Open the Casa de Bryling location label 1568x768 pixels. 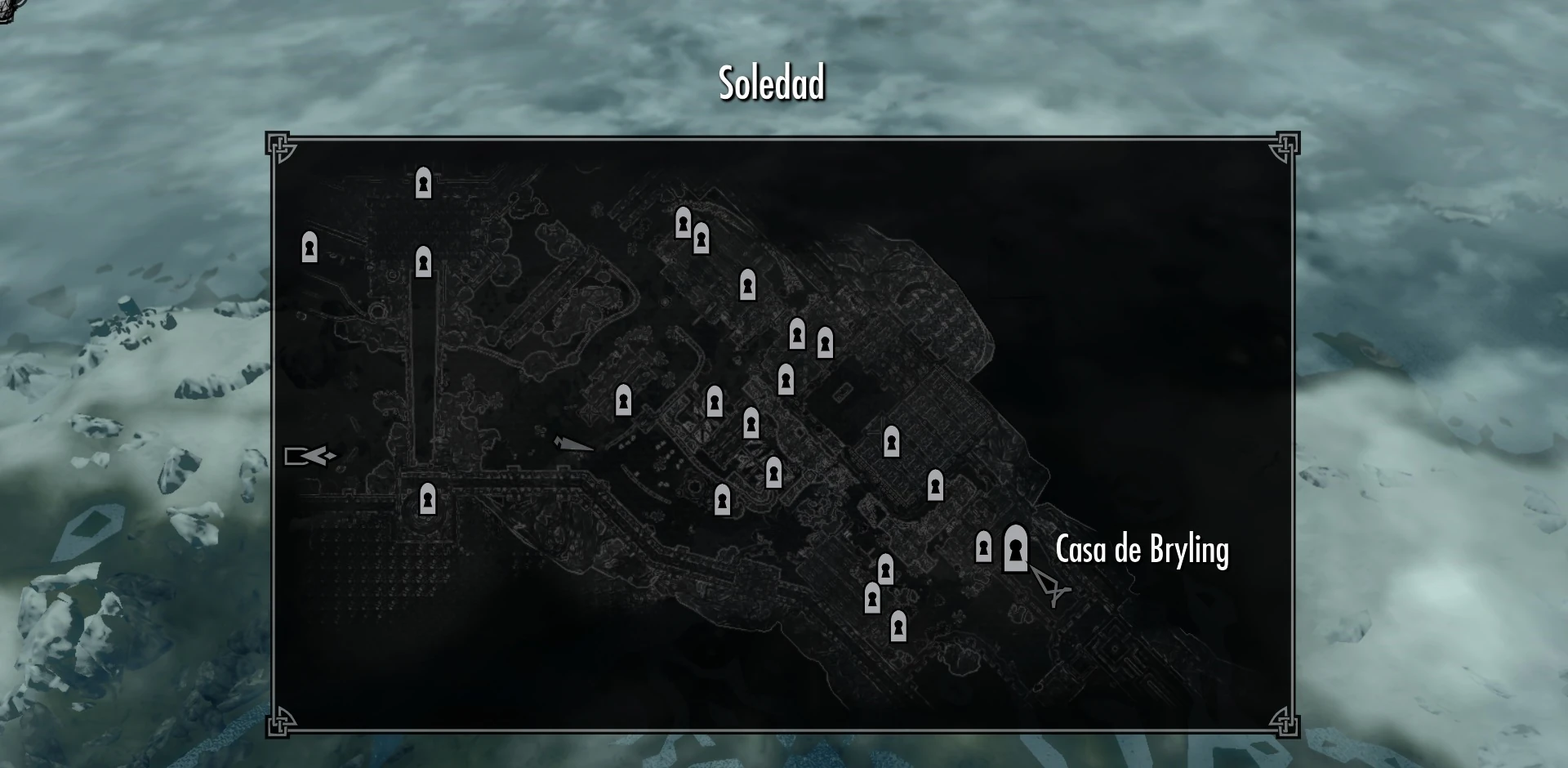[1142, 550]
